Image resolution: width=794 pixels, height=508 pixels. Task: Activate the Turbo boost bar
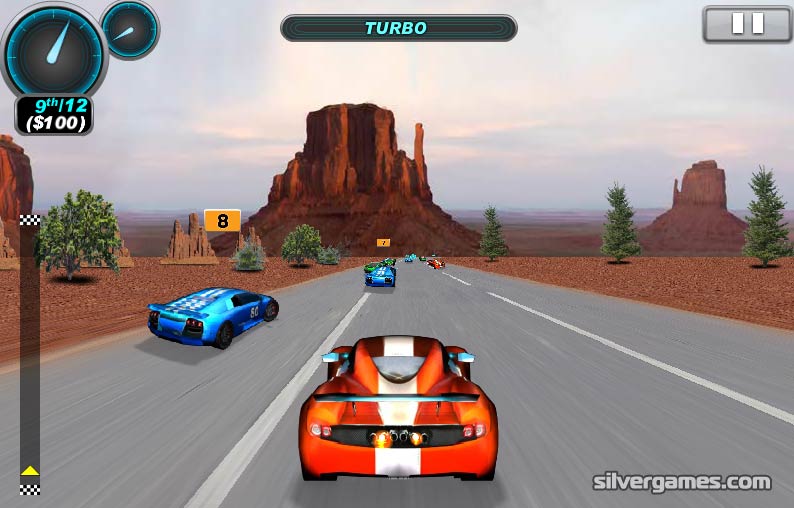point(398,28)
